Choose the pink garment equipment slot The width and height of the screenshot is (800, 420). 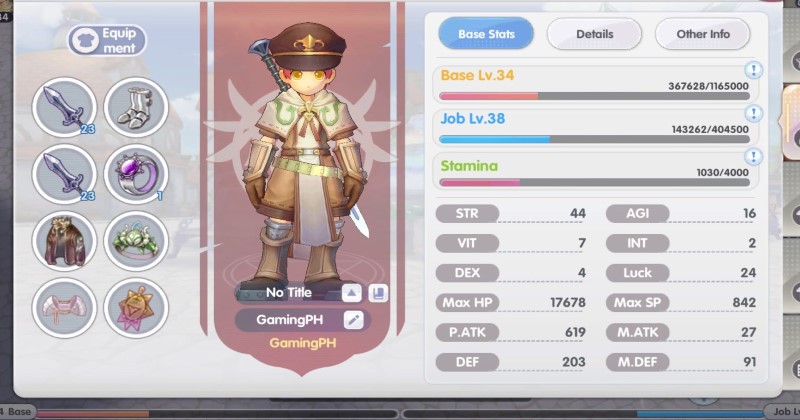click(x=64, y=307)
